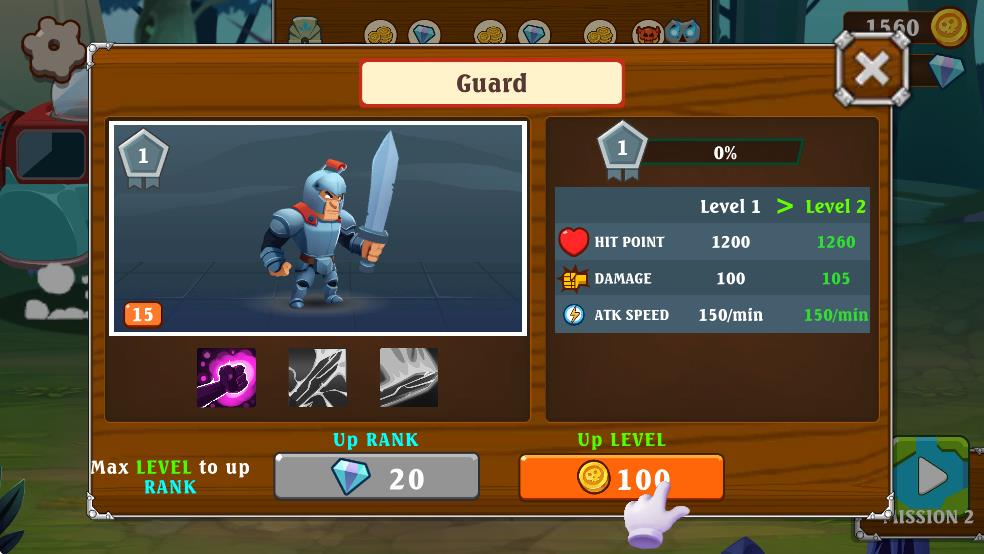This screenshot has width=984, height=554.
Task: Start Mission 2 with the play arrow
Action: click(x=931, y=476)
